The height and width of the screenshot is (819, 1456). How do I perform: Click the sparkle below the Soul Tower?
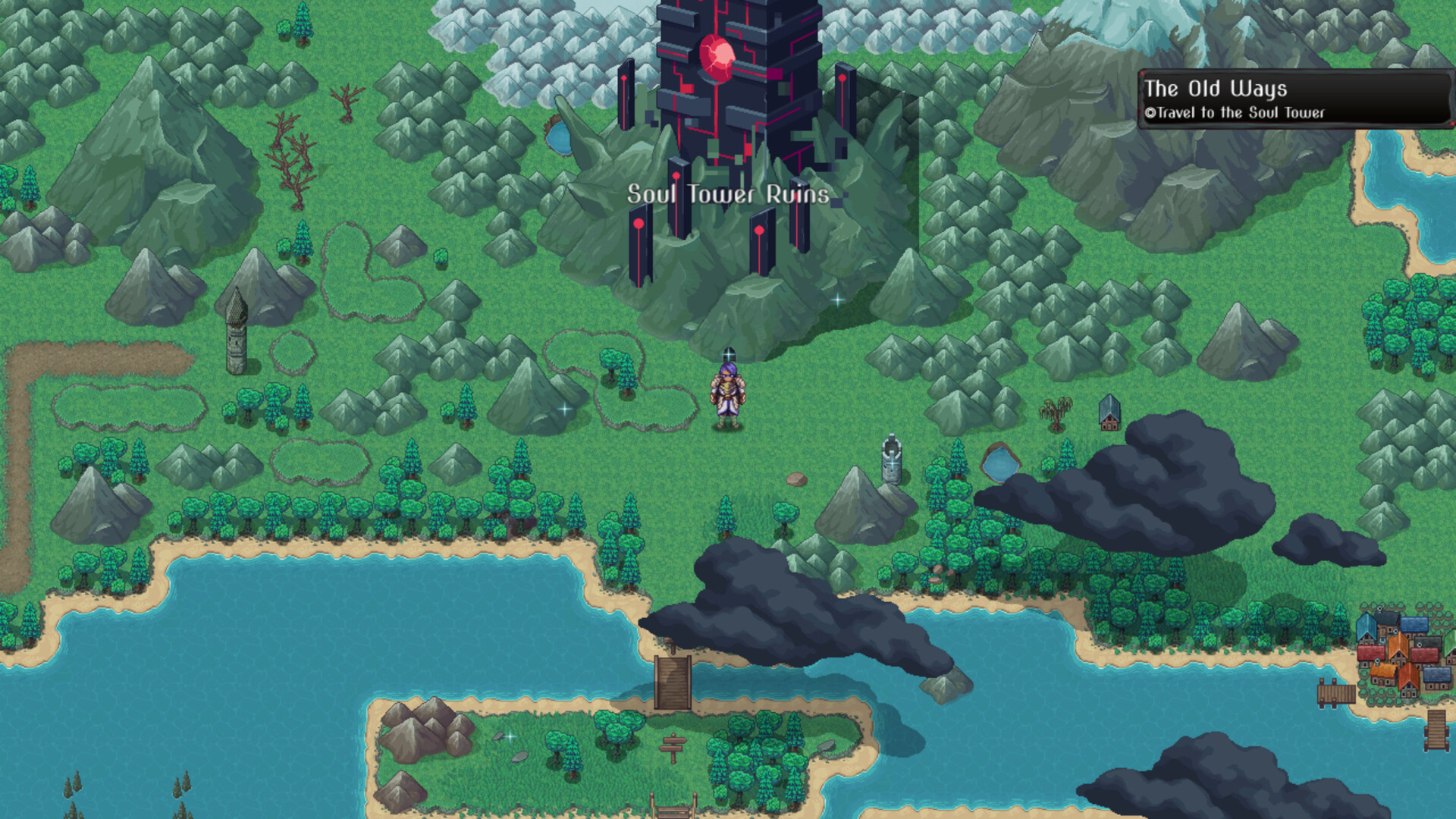836,300
